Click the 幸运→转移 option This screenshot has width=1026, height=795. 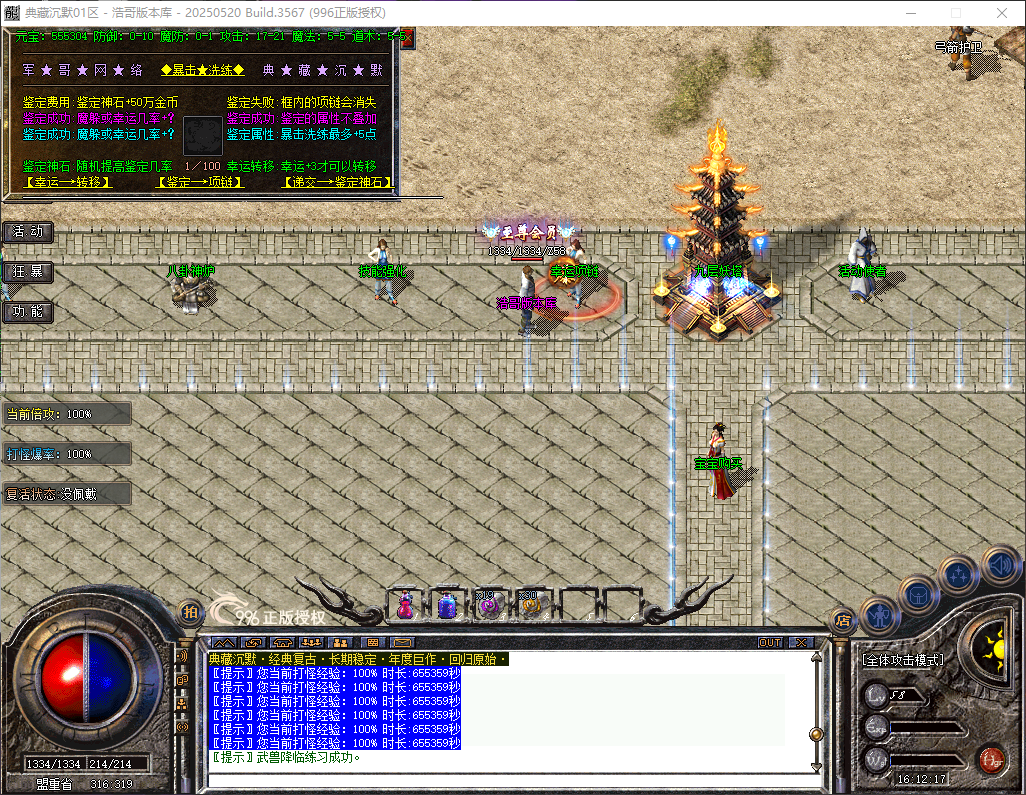(x=67, y=182)
